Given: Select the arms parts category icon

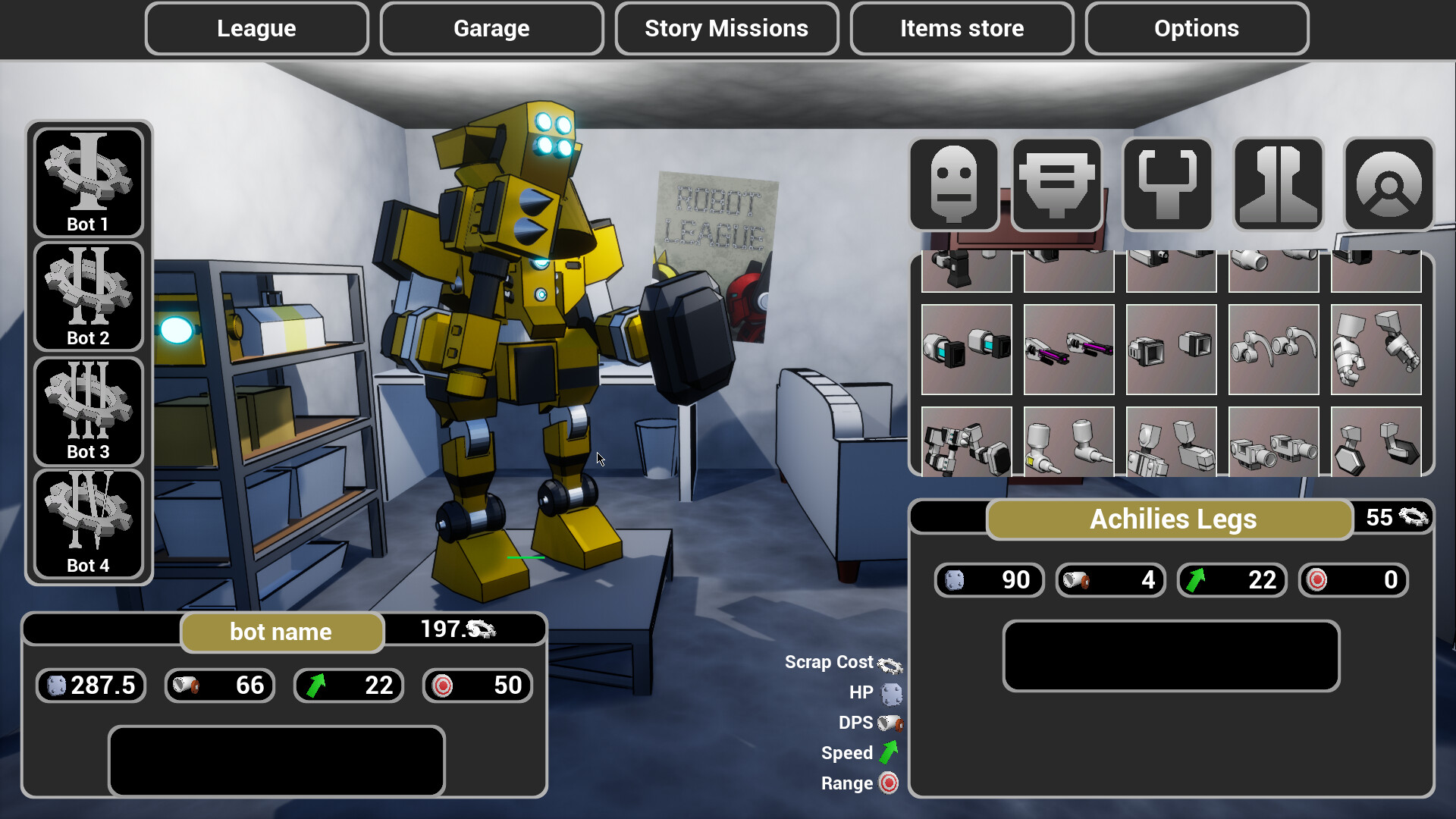Looking at the screenshot, I should [x=1166, y=184].
